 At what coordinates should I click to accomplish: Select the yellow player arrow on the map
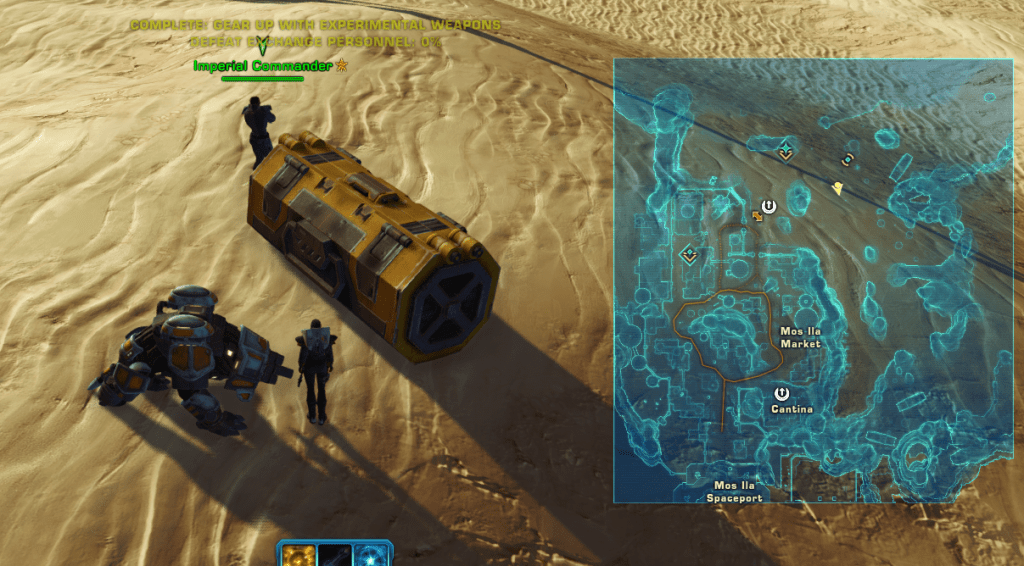pos(837,187)
